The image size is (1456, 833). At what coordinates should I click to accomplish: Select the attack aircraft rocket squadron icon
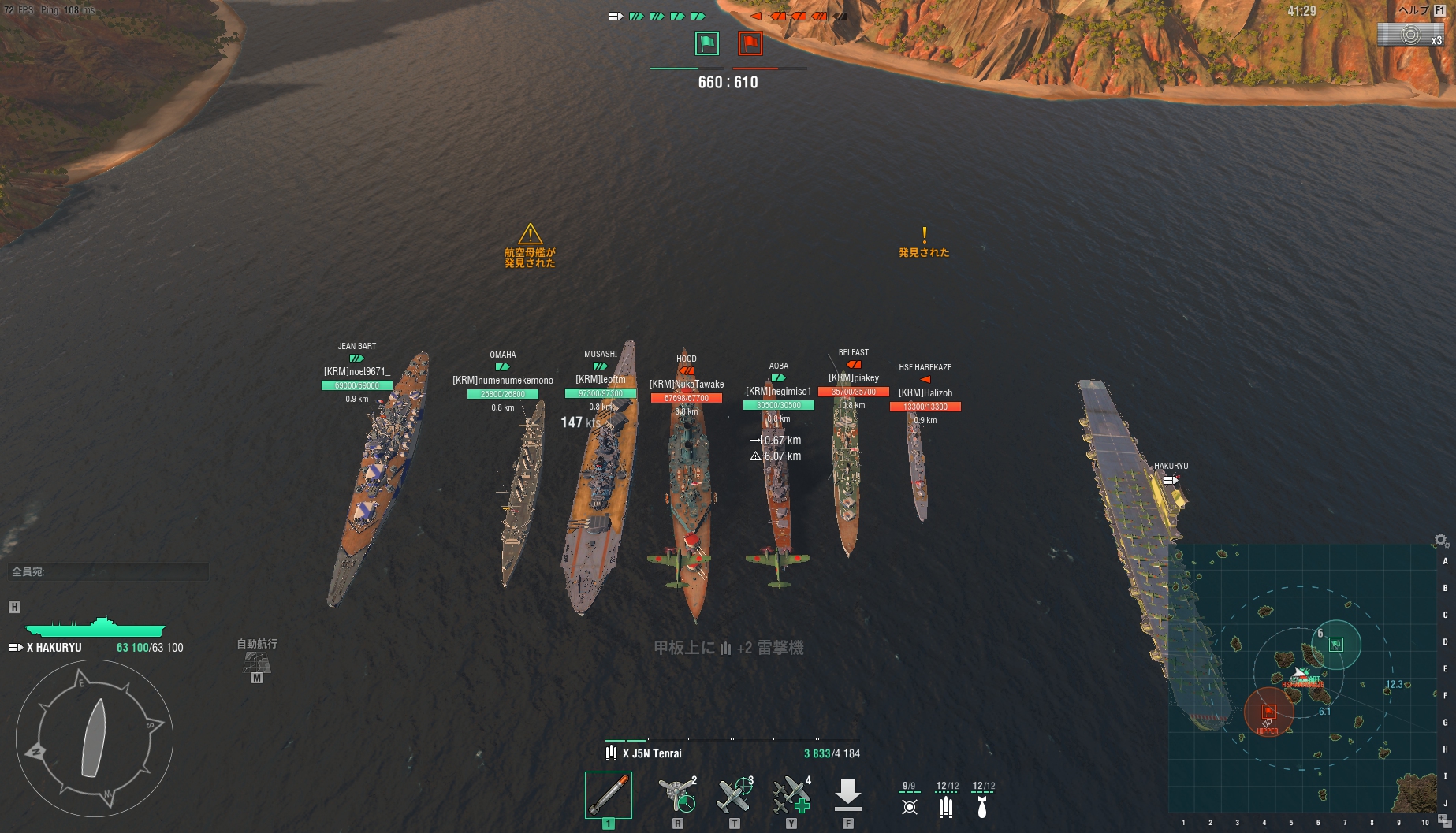tap(909, 805)
